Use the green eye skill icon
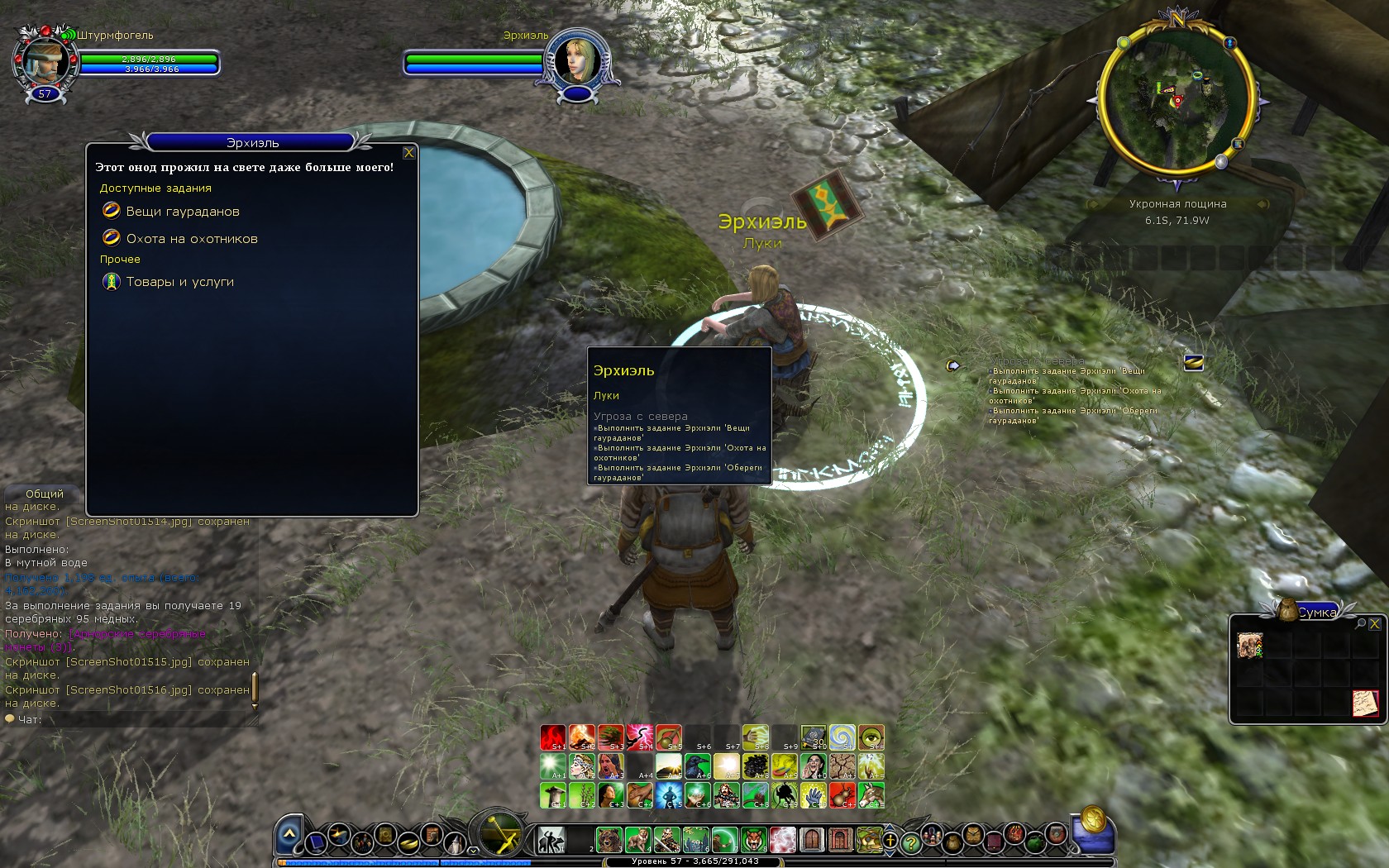This screenshot has height=868, width=1389. coord(871,737)
